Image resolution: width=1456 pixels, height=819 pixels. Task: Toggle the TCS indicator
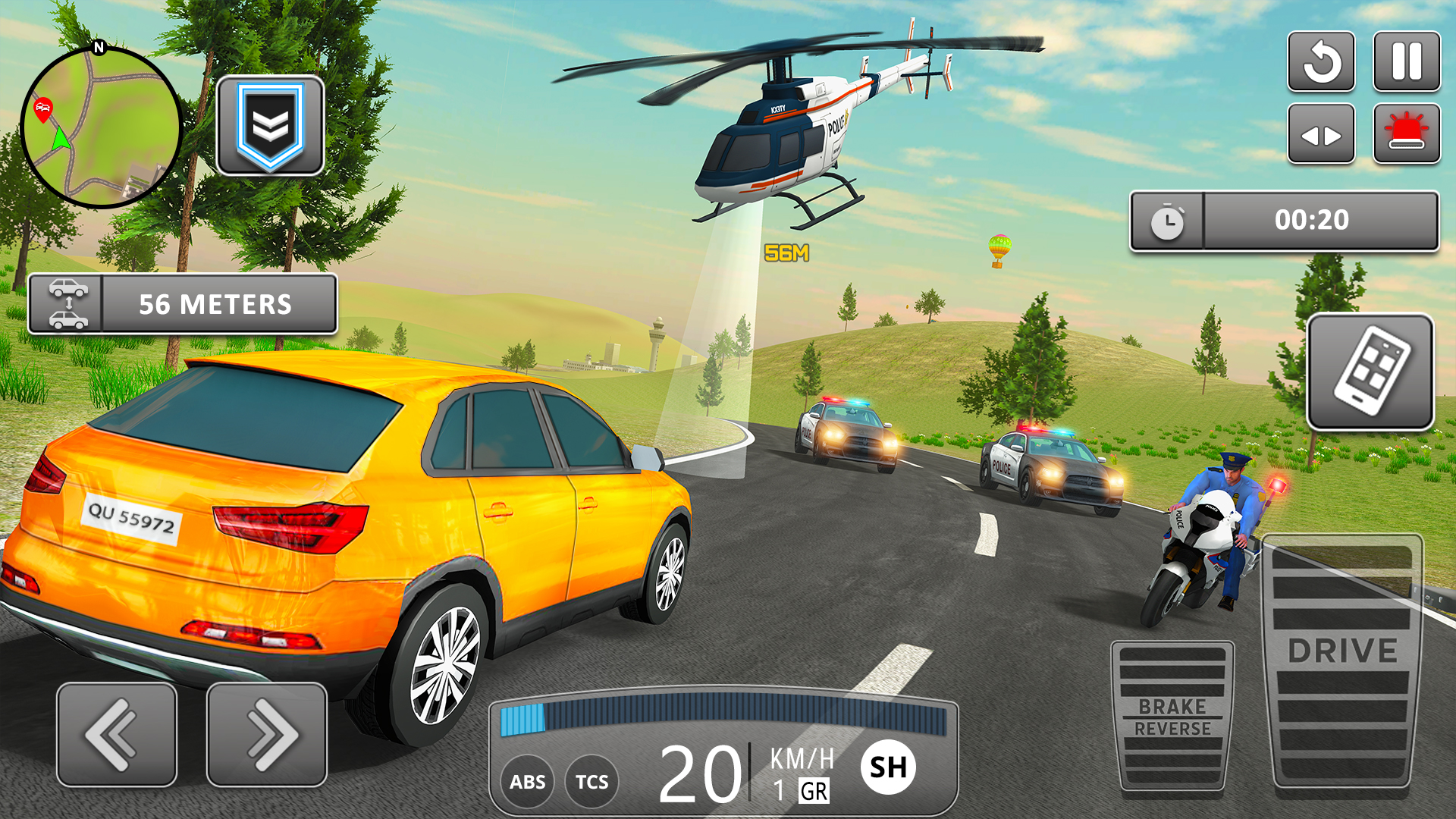coord(594,781)
